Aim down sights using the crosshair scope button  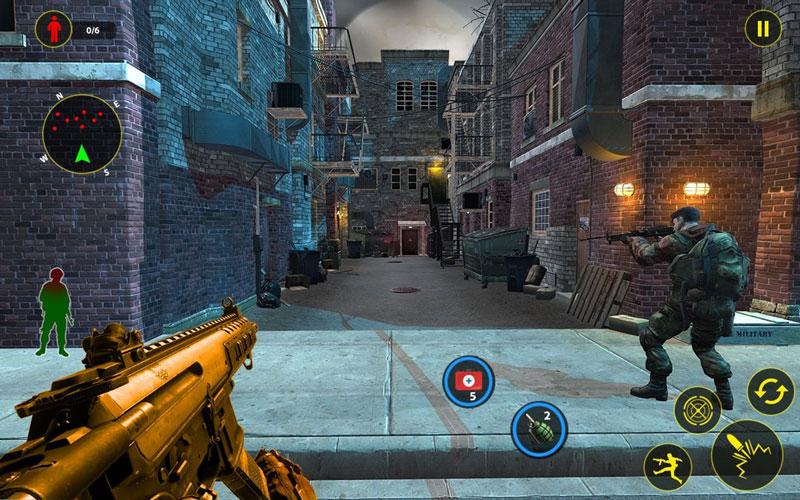click(697, 409)
